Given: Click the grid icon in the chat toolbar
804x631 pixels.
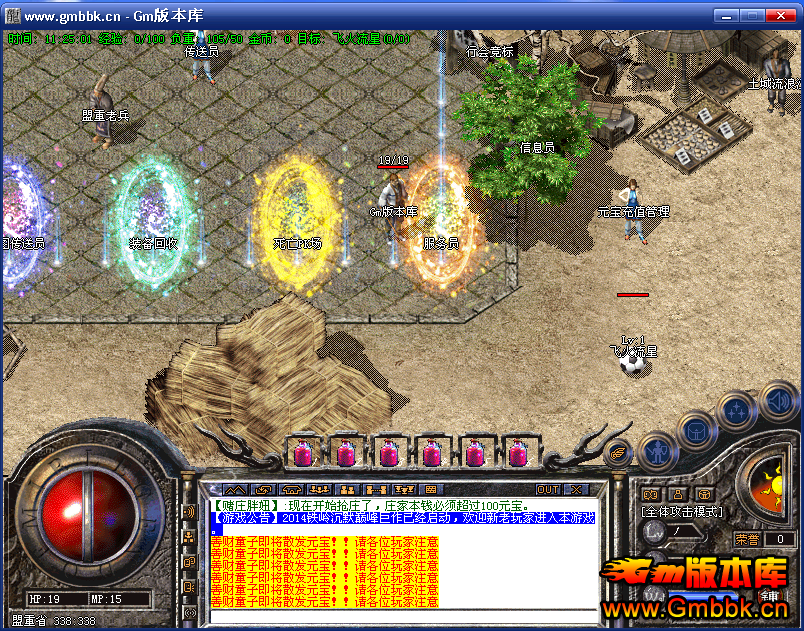Looking at the screenshot, I should [x=431, y=489].
